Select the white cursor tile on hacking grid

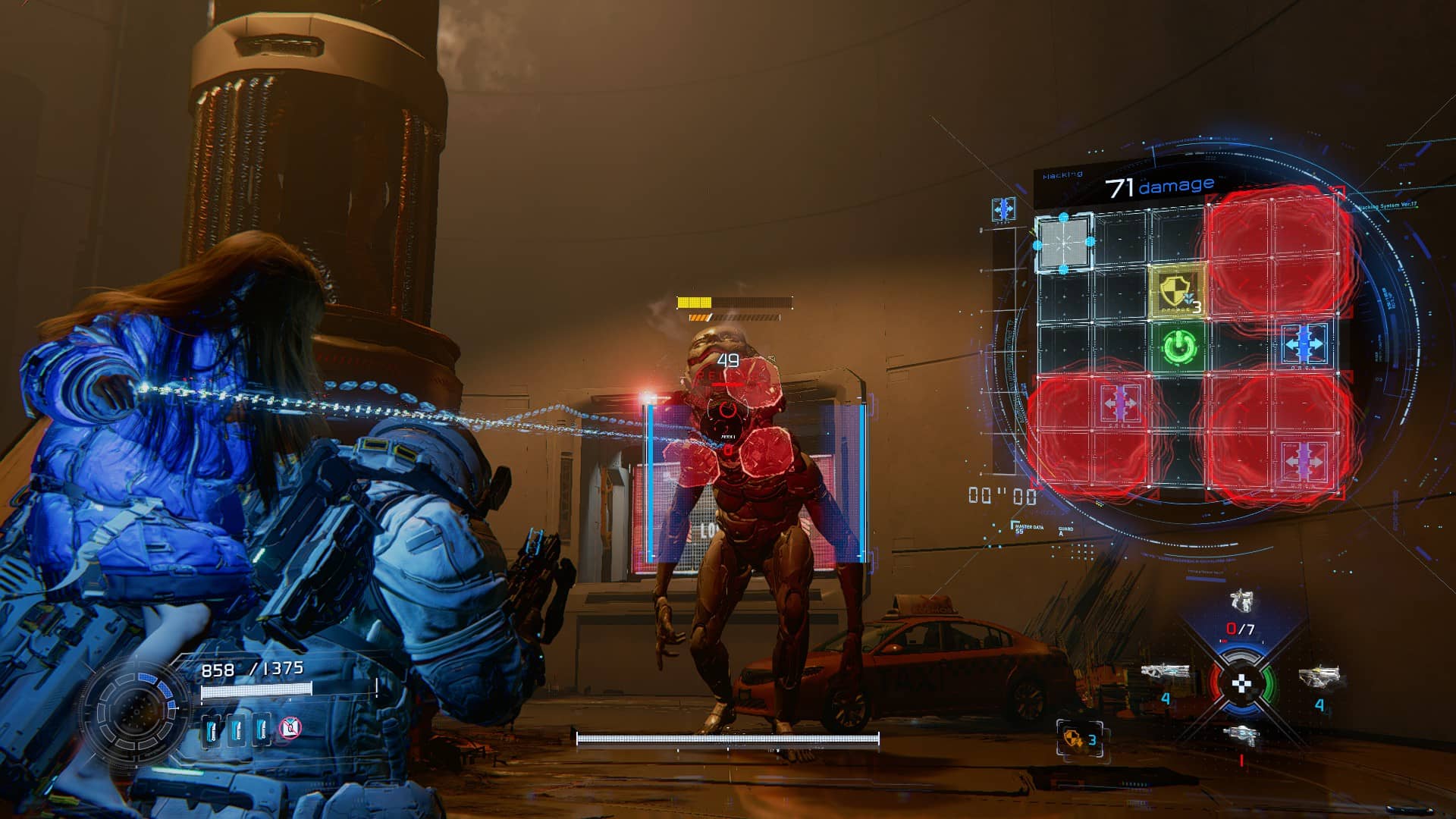[1064, 242]
